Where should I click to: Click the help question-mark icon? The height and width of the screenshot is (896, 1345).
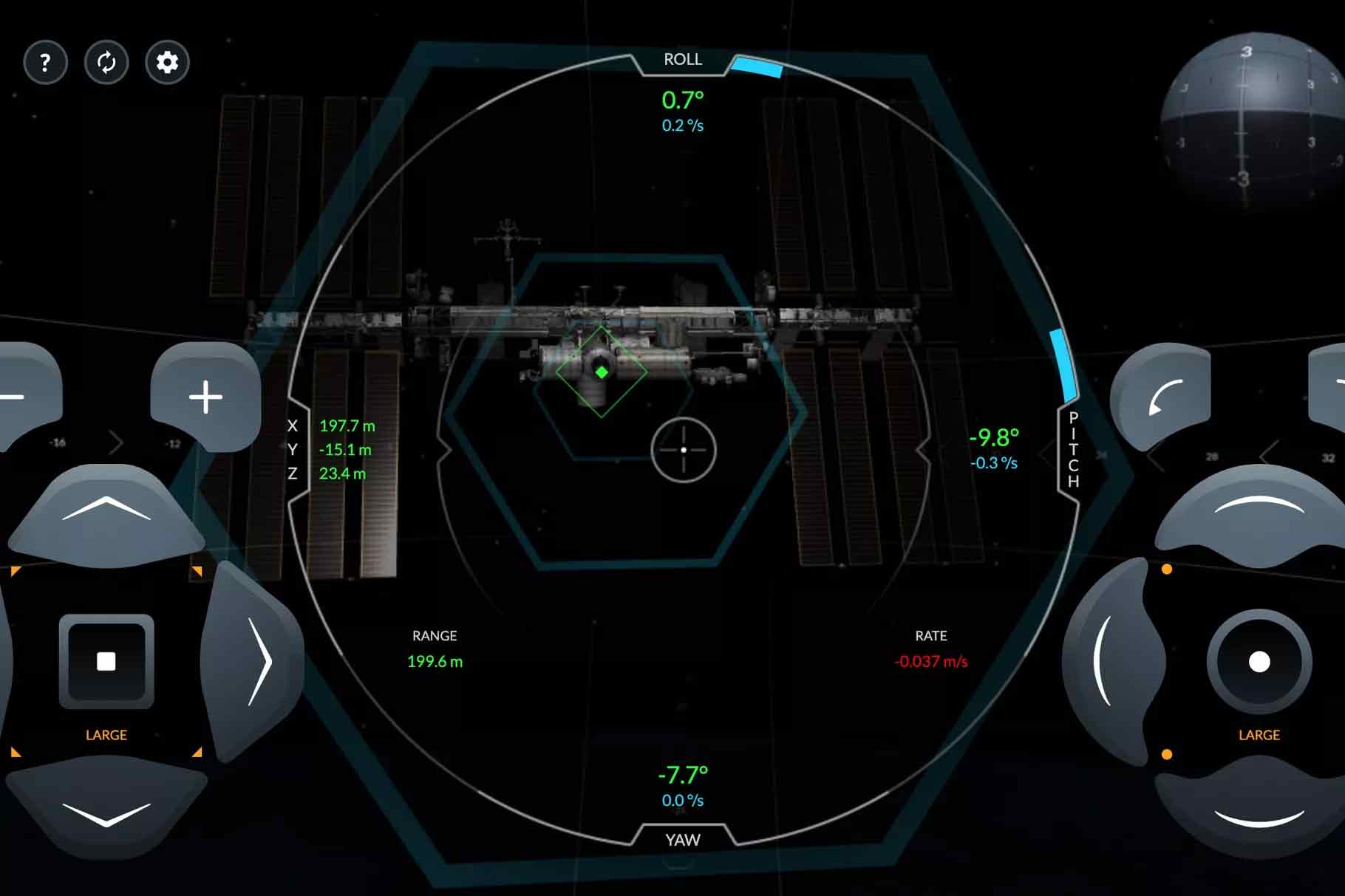tap(45, 63)
